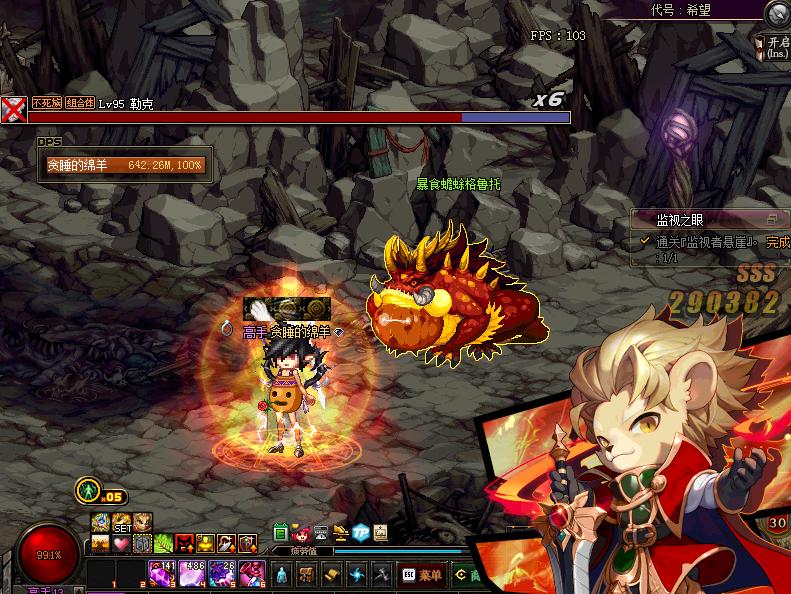Screen dimensions: 791x594
Task: Open the character info silhouette icon
Action: click(x=281, y=574)
